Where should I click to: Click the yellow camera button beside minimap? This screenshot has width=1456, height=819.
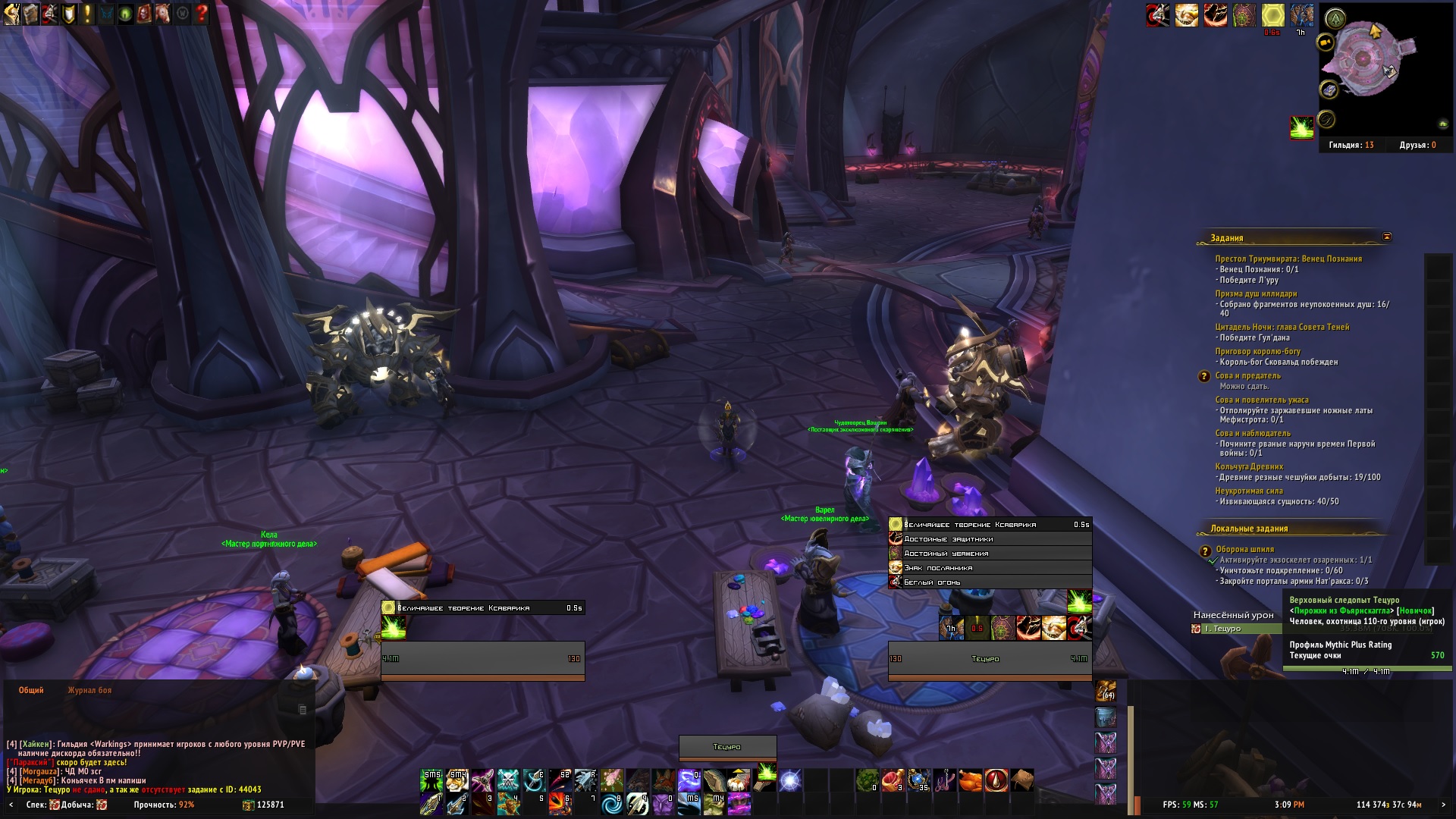1326,42
